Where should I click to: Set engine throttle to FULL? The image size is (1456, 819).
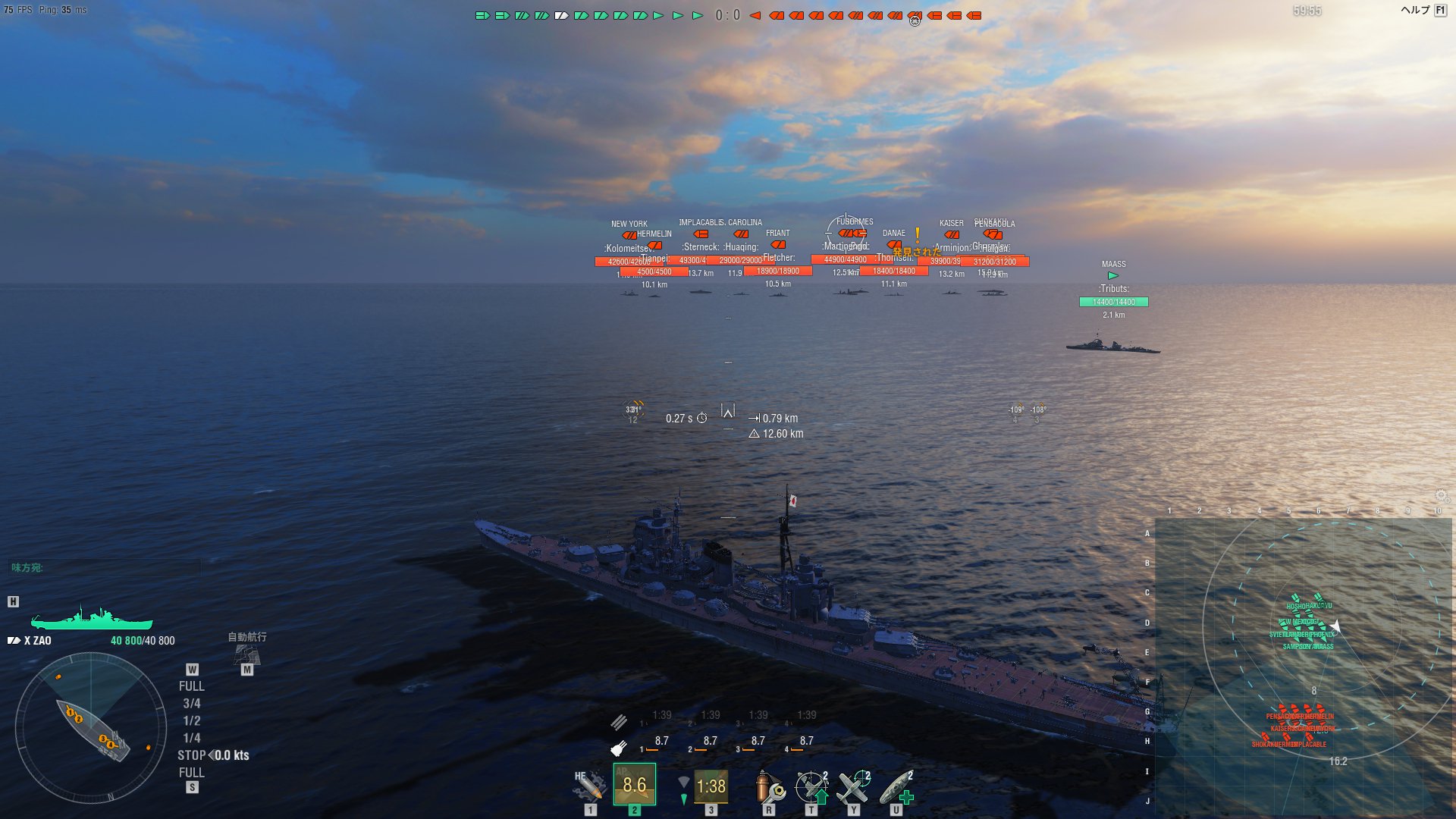[192, 686]
